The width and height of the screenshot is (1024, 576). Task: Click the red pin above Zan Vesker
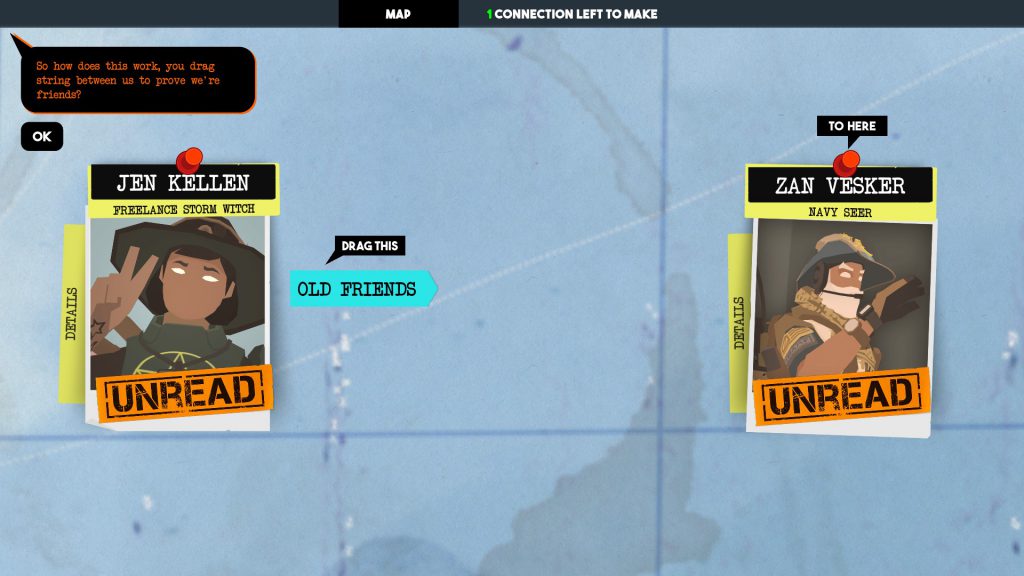coord(847,162)
